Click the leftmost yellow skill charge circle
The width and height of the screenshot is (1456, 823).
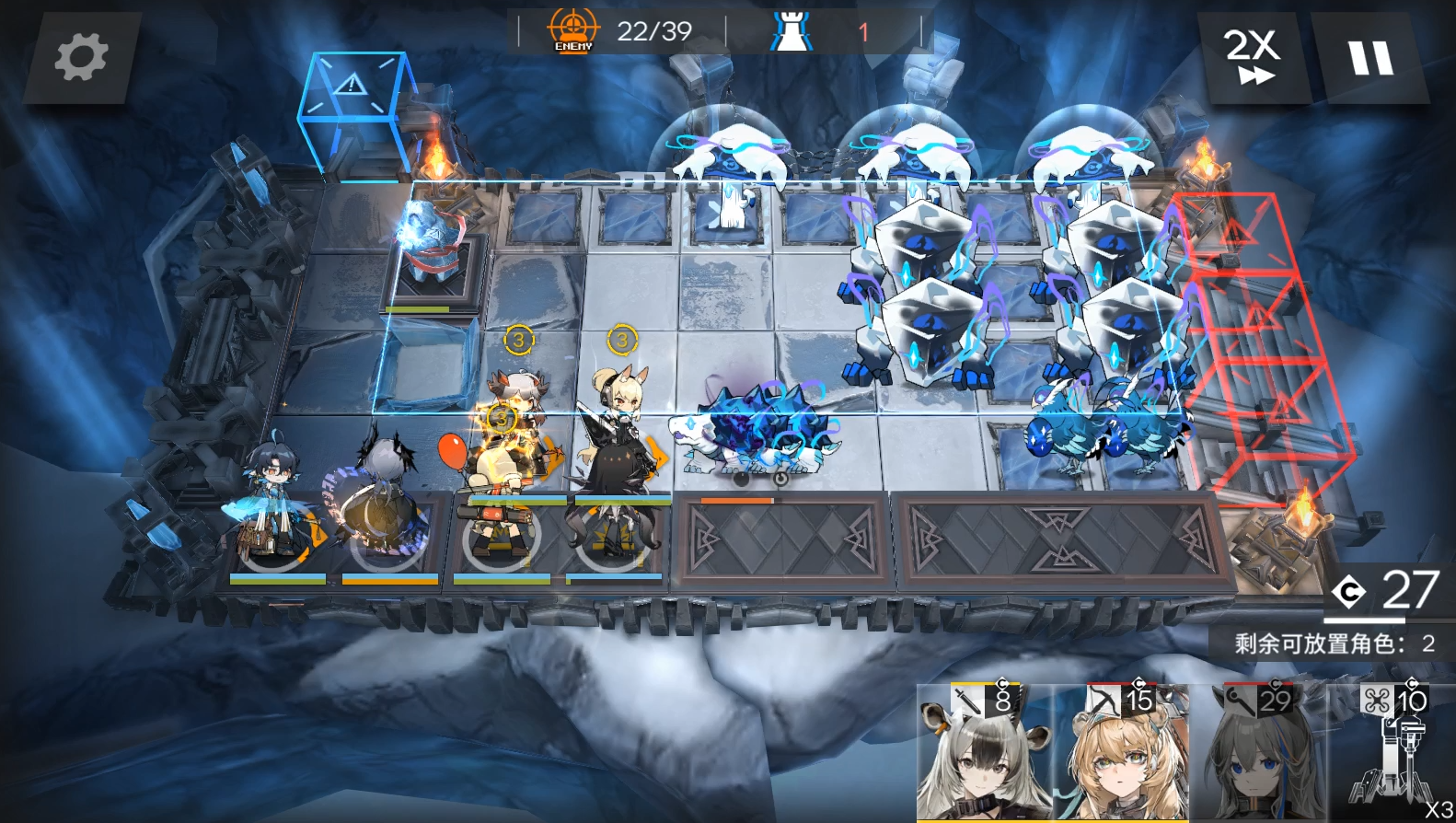(518, 340)
